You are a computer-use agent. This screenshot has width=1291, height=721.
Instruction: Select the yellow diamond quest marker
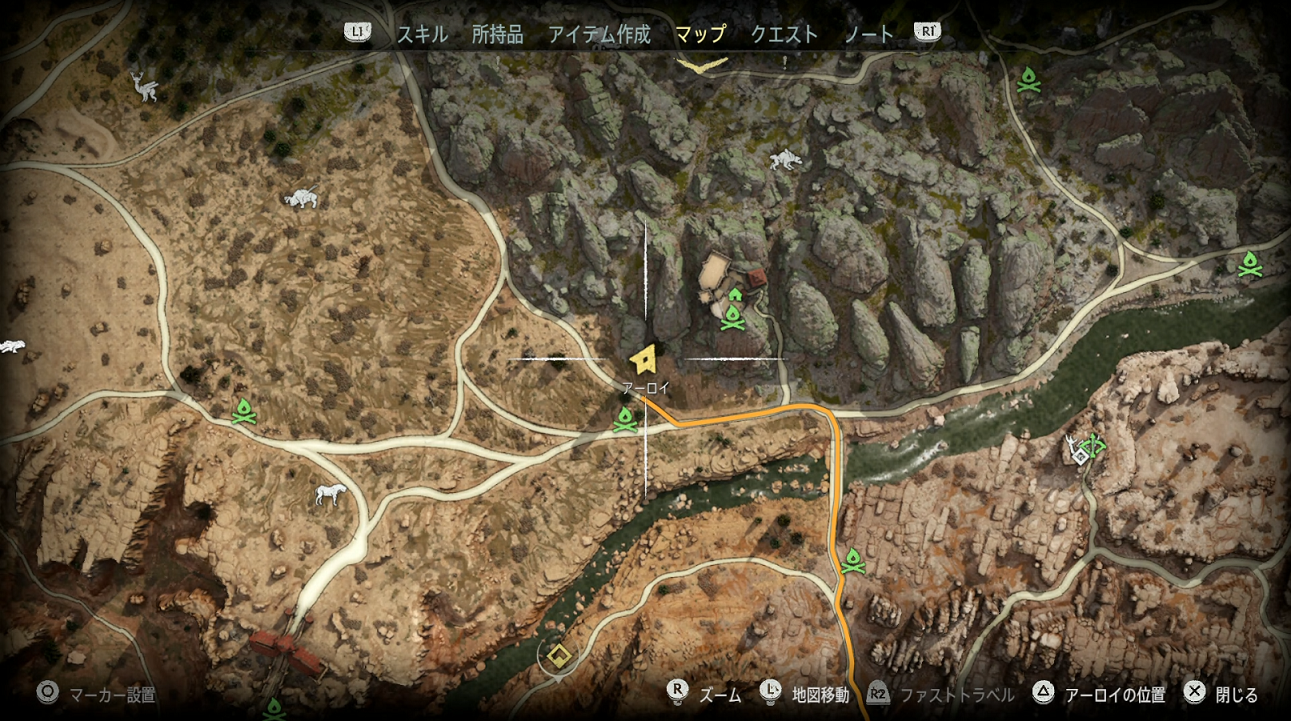click(557, 655)
